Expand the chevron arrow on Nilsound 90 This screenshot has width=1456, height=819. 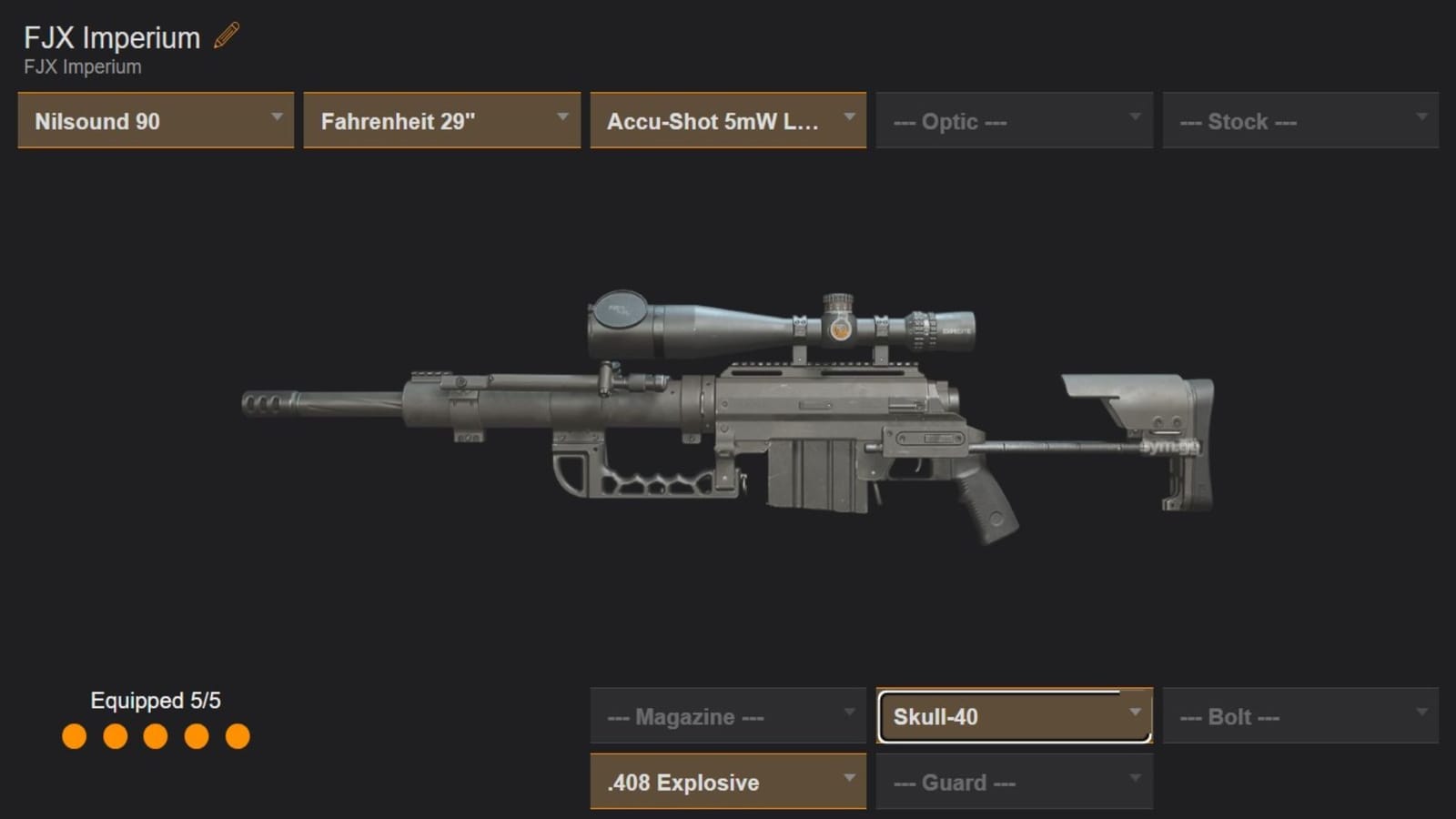(278, 118)
